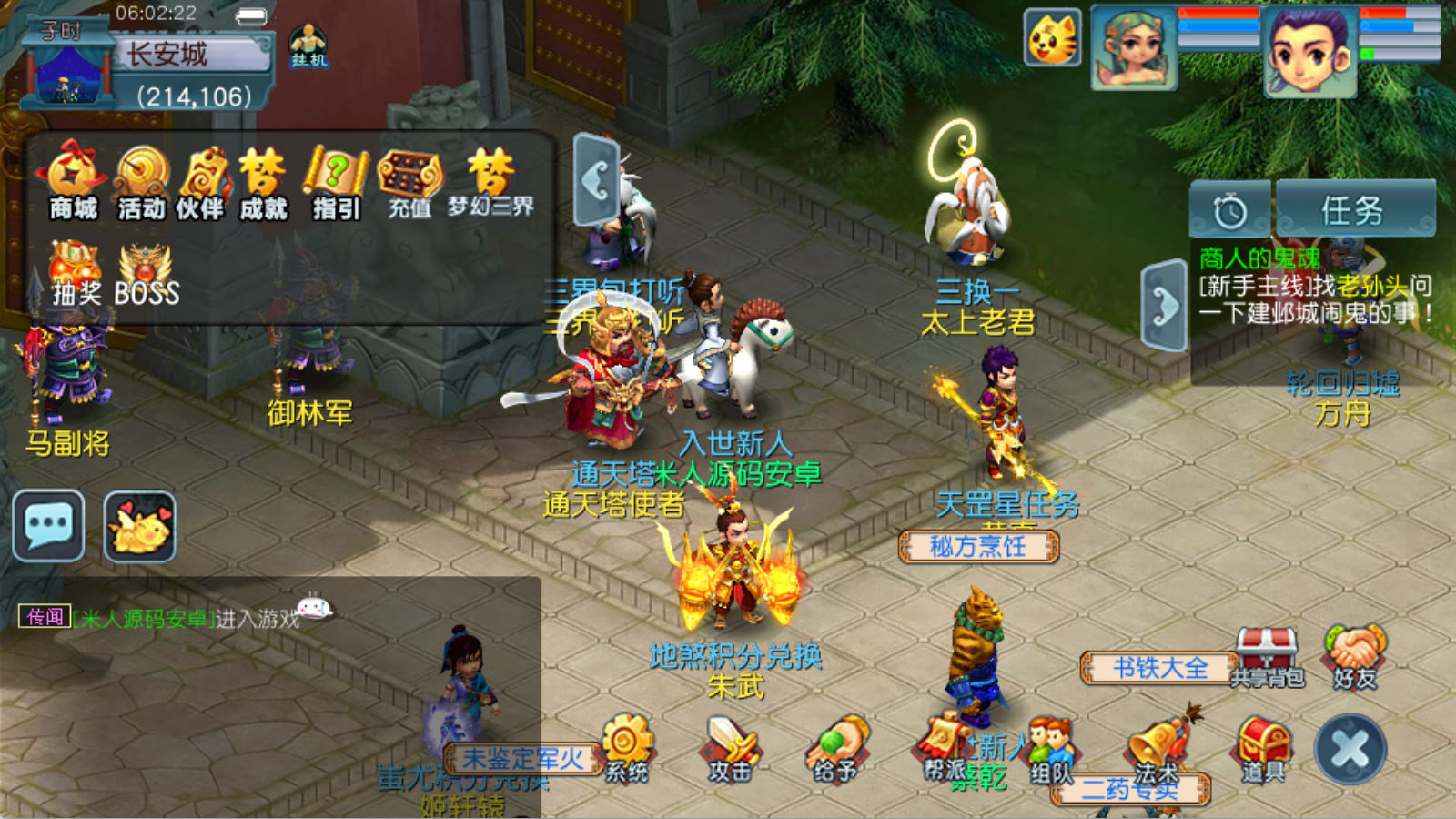
Task: Open the 活动 events icon
Action: pyautogui.click(x=142, y=182)
